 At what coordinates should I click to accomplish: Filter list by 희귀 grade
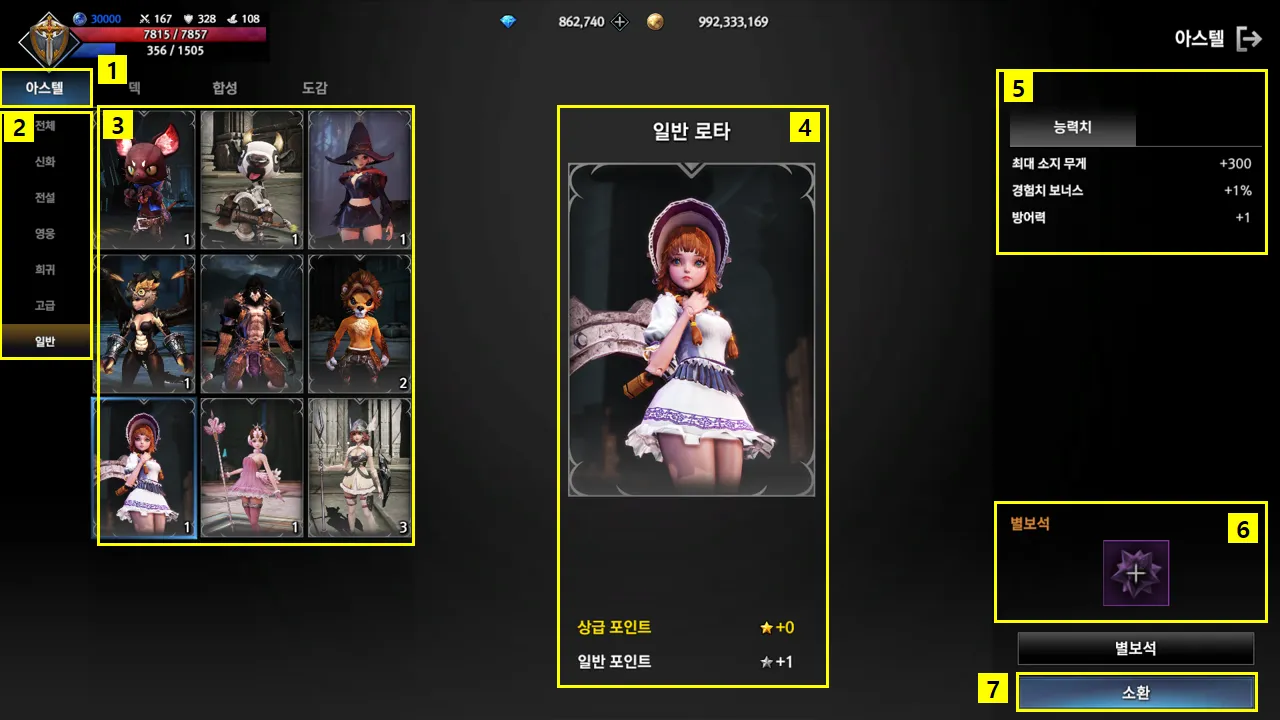tap(45, 270)
